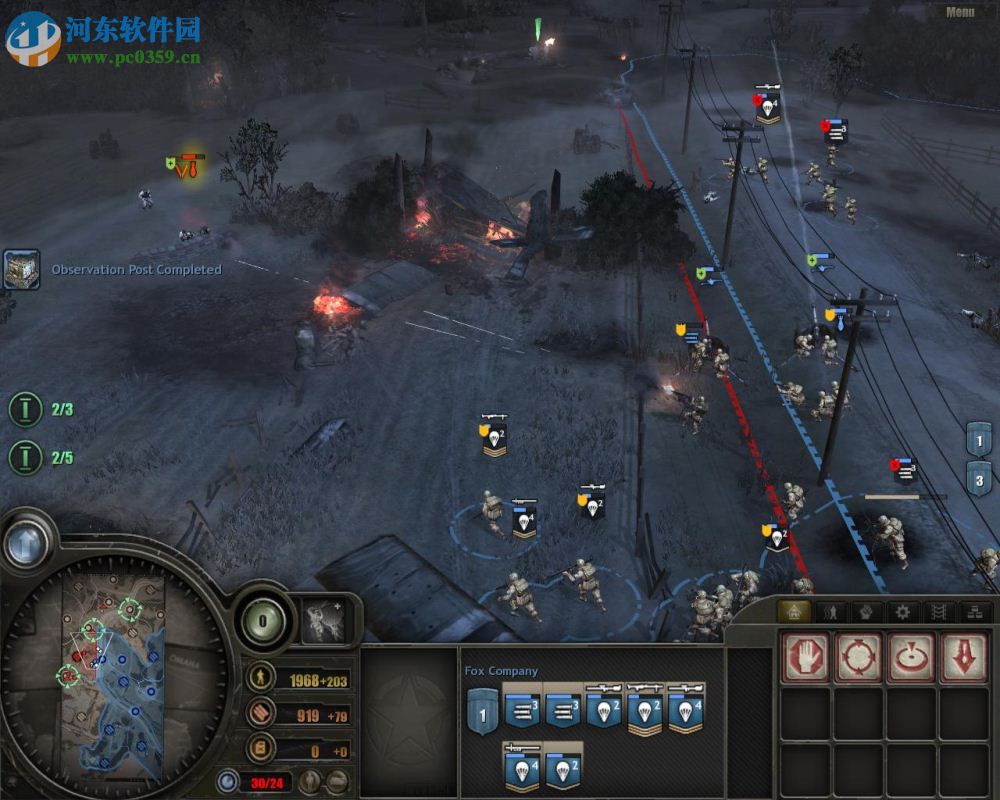Order retreat with the down-arrow command
The height and width of the screenshot is (800, 1000).
(963, 657)
